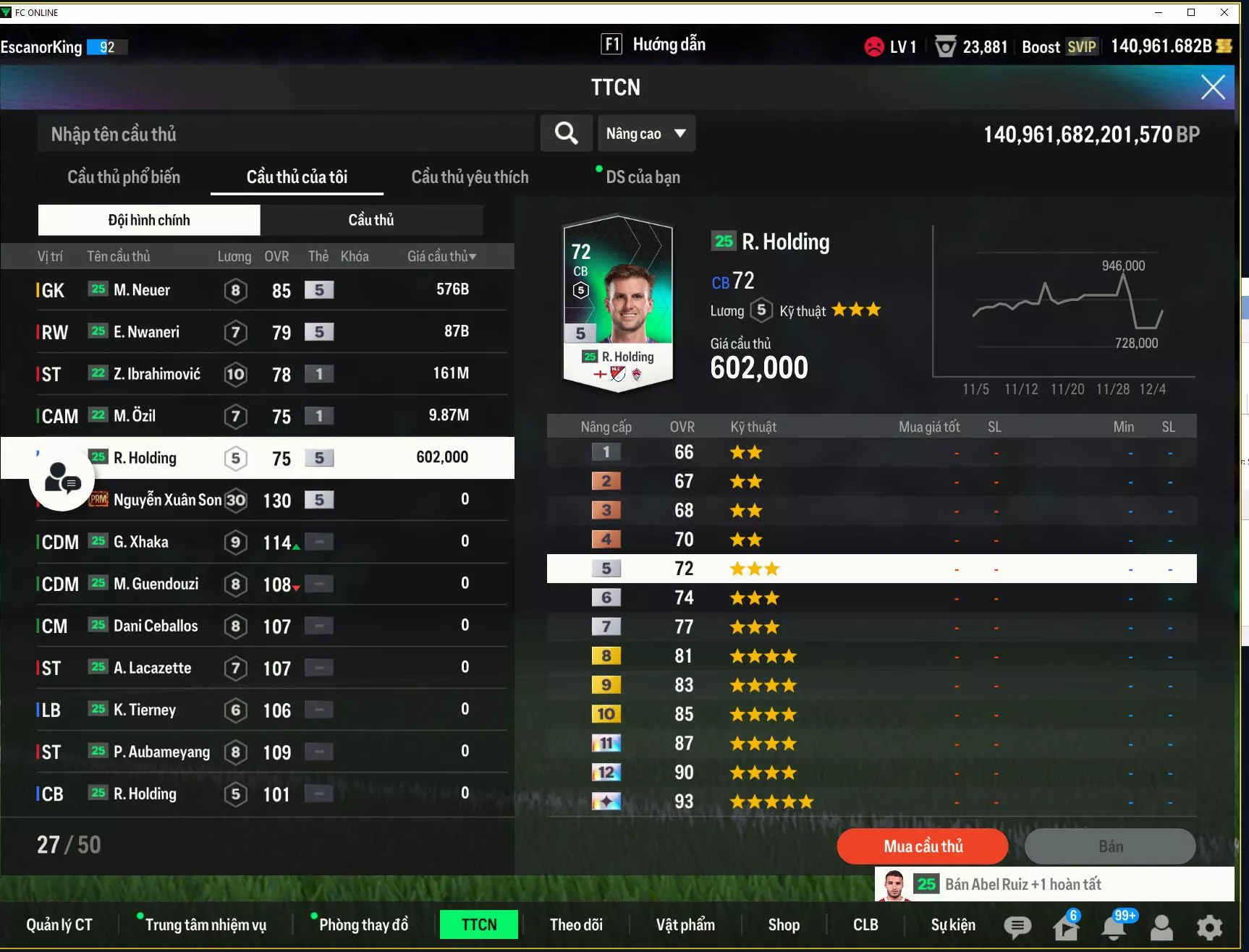
Task: Close the TTCN panel with the X
Action: tap(1213, 88)
